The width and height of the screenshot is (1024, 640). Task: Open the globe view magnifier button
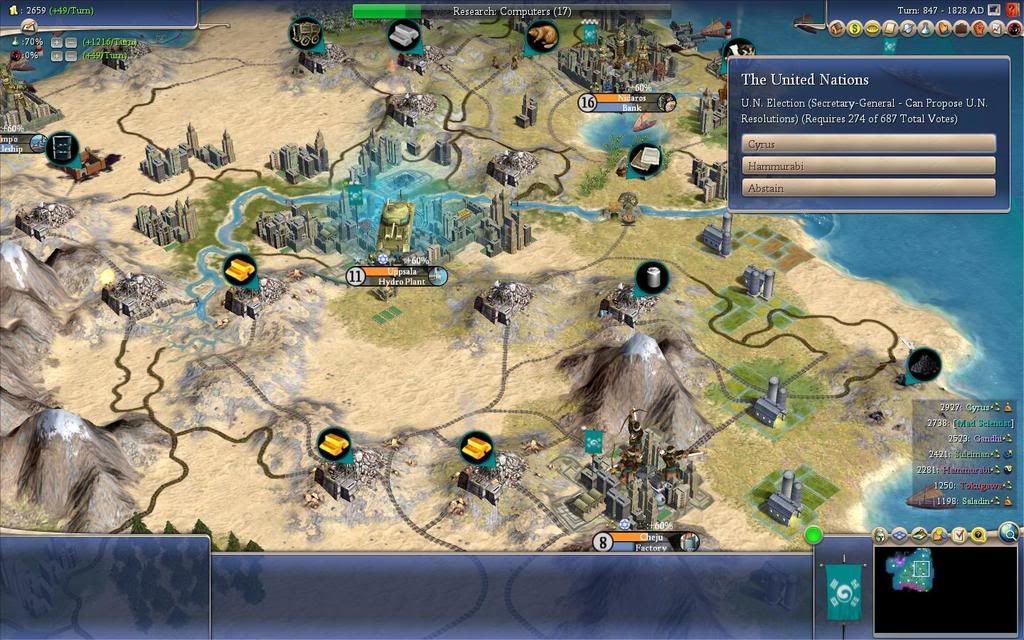coord(1009,533)
